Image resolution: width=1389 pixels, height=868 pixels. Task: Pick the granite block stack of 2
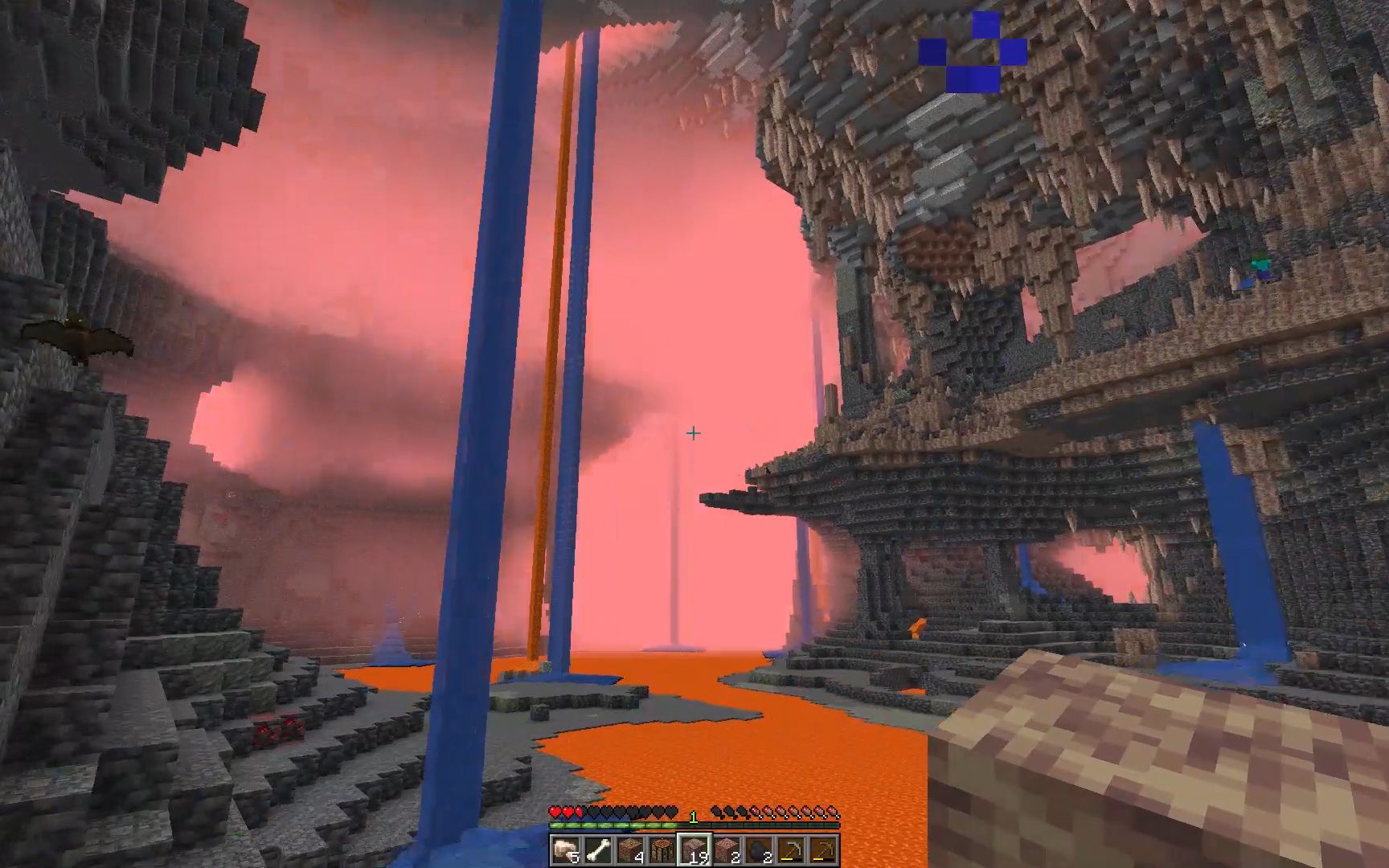tap(727, 850)
